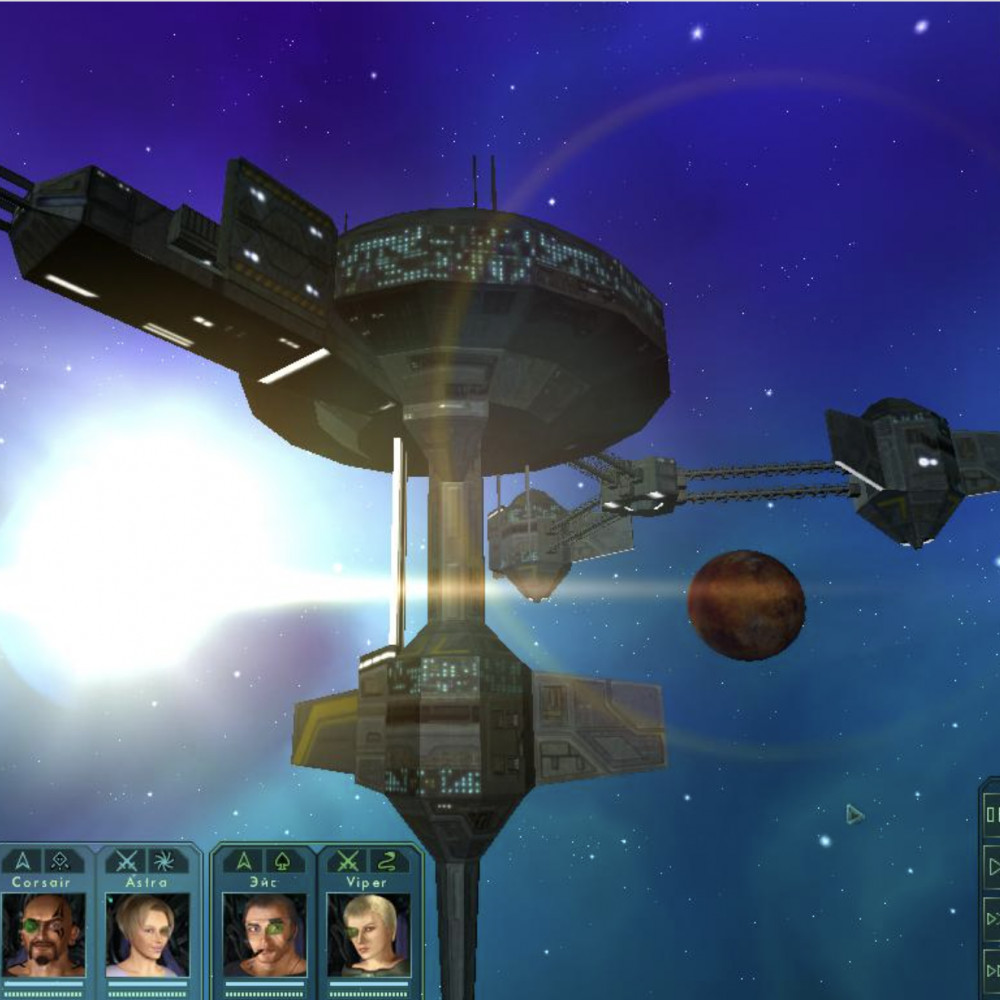Pause the game with the pause button
The height and width of the screenshot is (1000, 1000).
[992, 815]
